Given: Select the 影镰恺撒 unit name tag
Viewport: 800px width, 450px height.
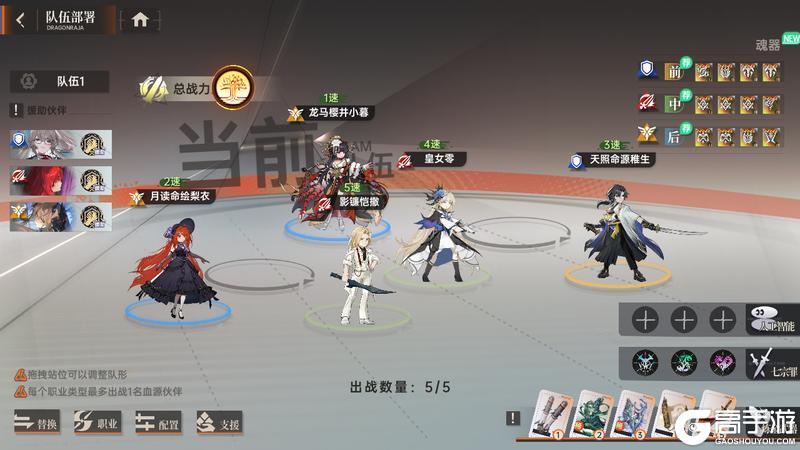Looking at the screenshot, I should click(x=363, y=200).
